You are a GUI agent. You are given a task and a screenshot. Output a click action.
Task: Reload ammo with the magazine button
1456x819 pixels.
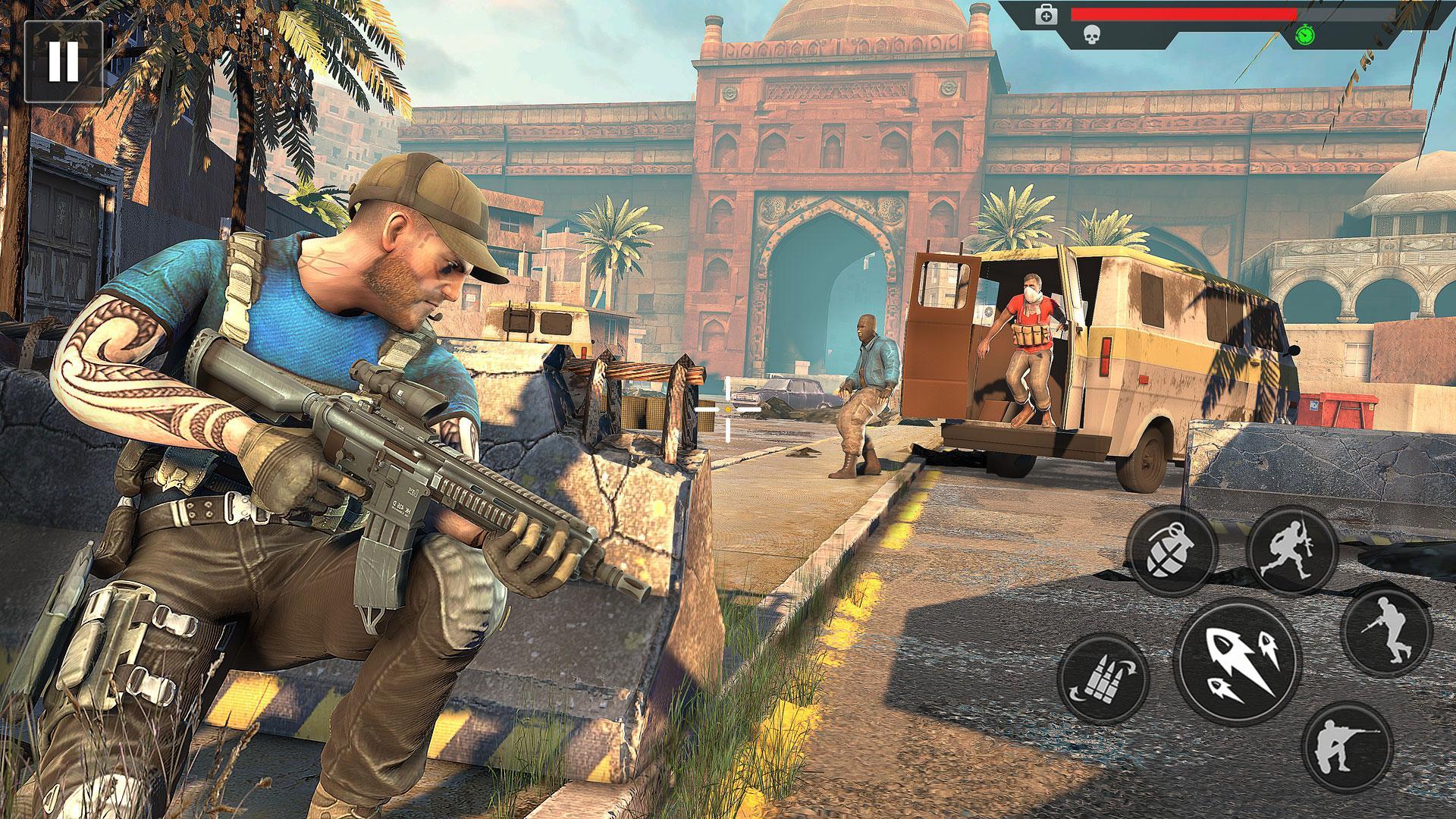click(x=1102, y=677)
